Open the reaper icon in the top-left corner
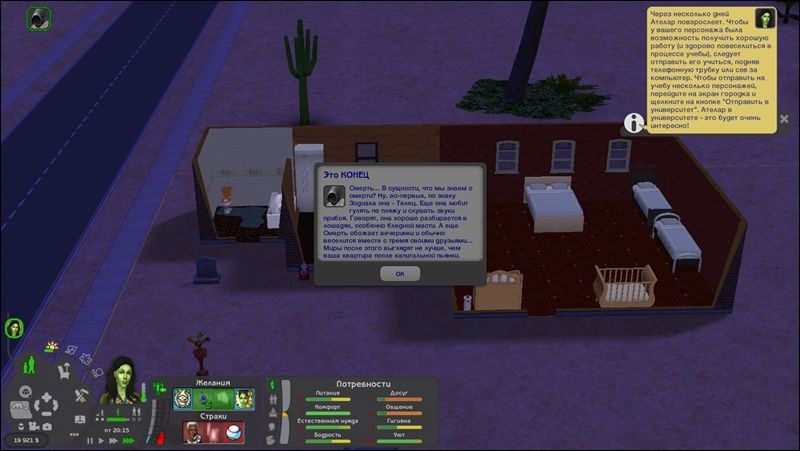 39,18
